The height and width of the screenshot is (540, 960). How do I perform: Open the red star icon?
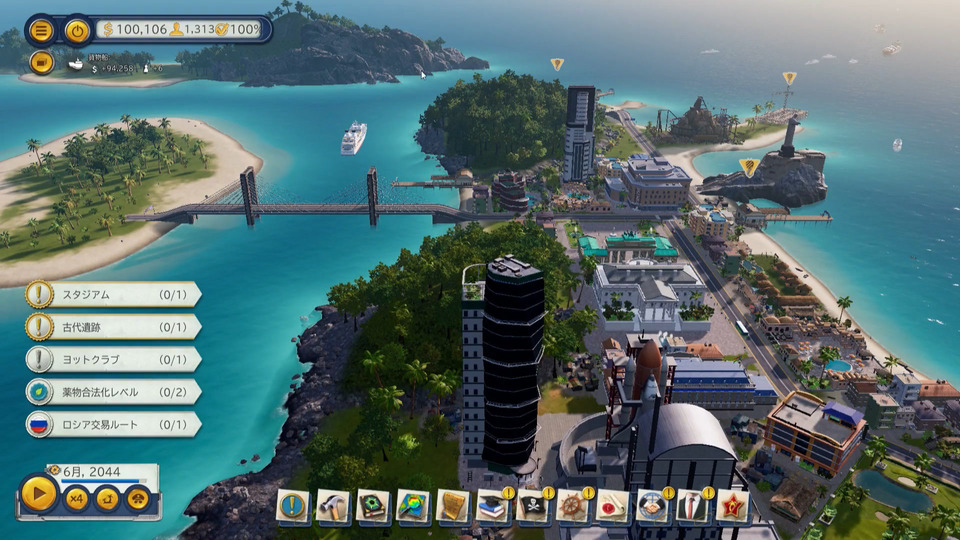point(733,507)
